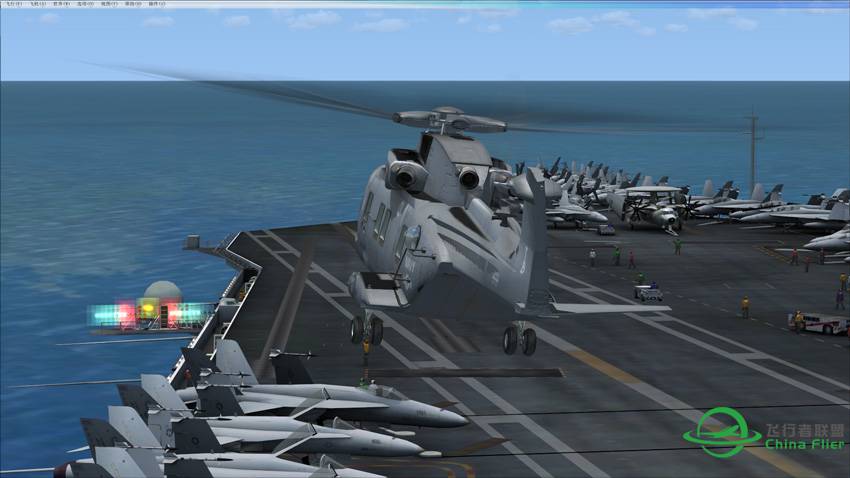
Task: Open the 世界 (World) menu
Action: tap(59, 4)
